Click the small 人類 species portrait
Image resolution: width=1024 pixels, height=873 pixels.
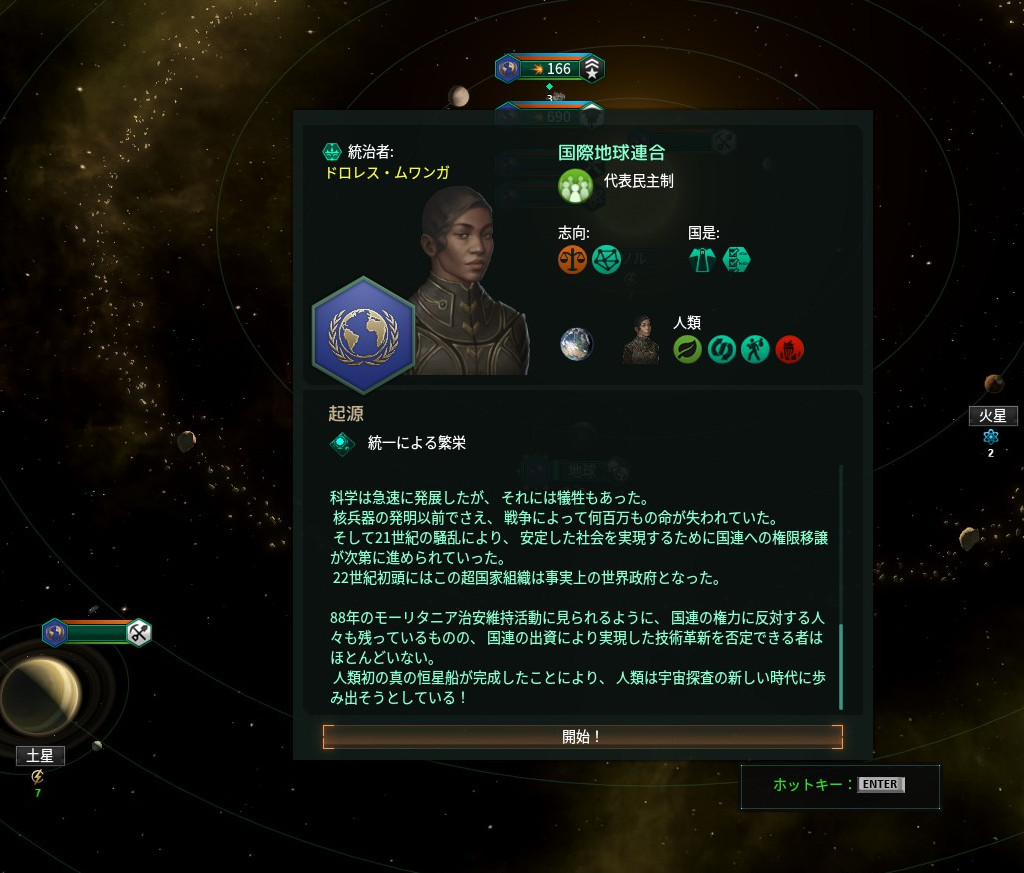640,341
